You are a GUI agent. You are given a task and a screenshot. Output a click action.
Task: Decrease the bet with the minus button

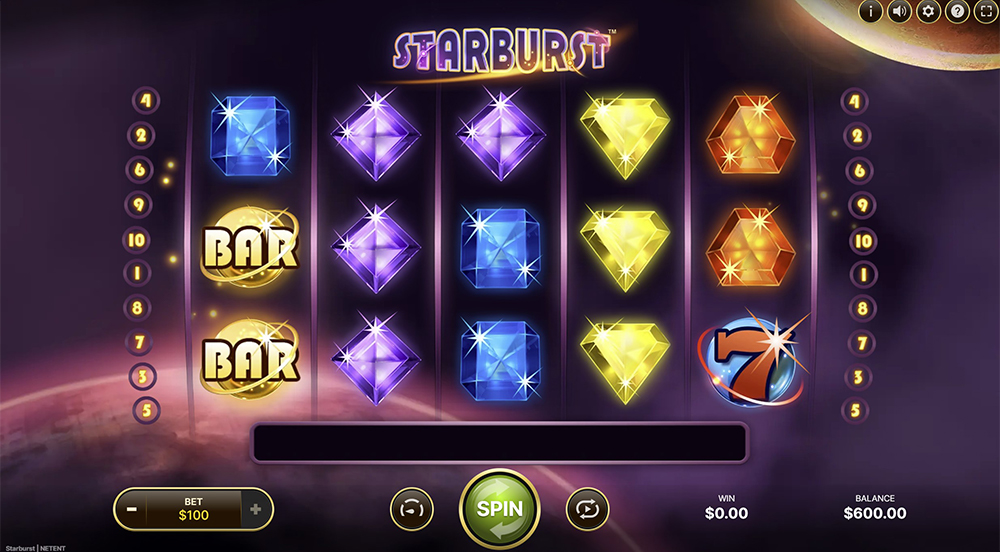click(132, 509)
